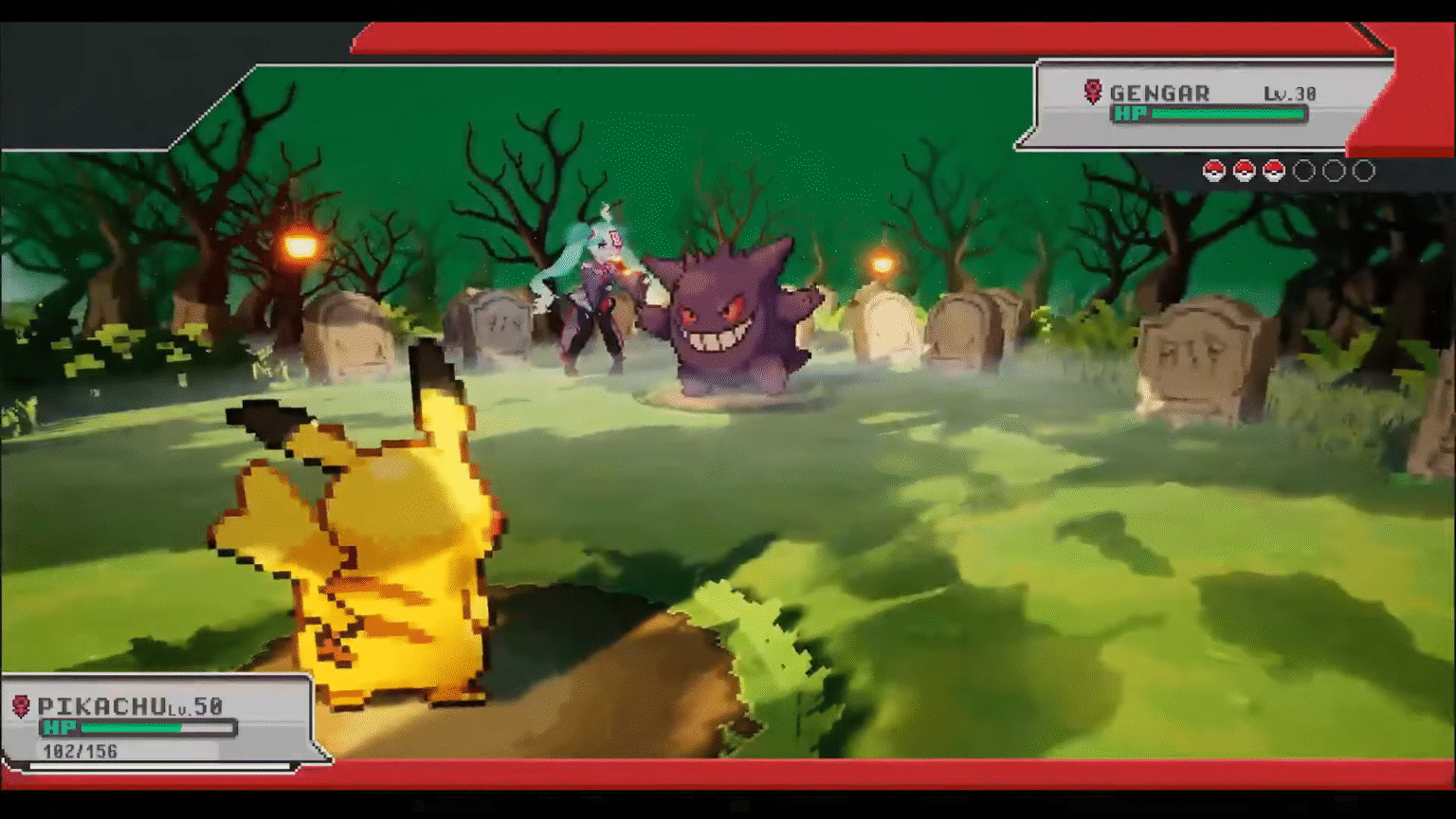Click the status emblem beside PIKACHU's name

point(23,706)
